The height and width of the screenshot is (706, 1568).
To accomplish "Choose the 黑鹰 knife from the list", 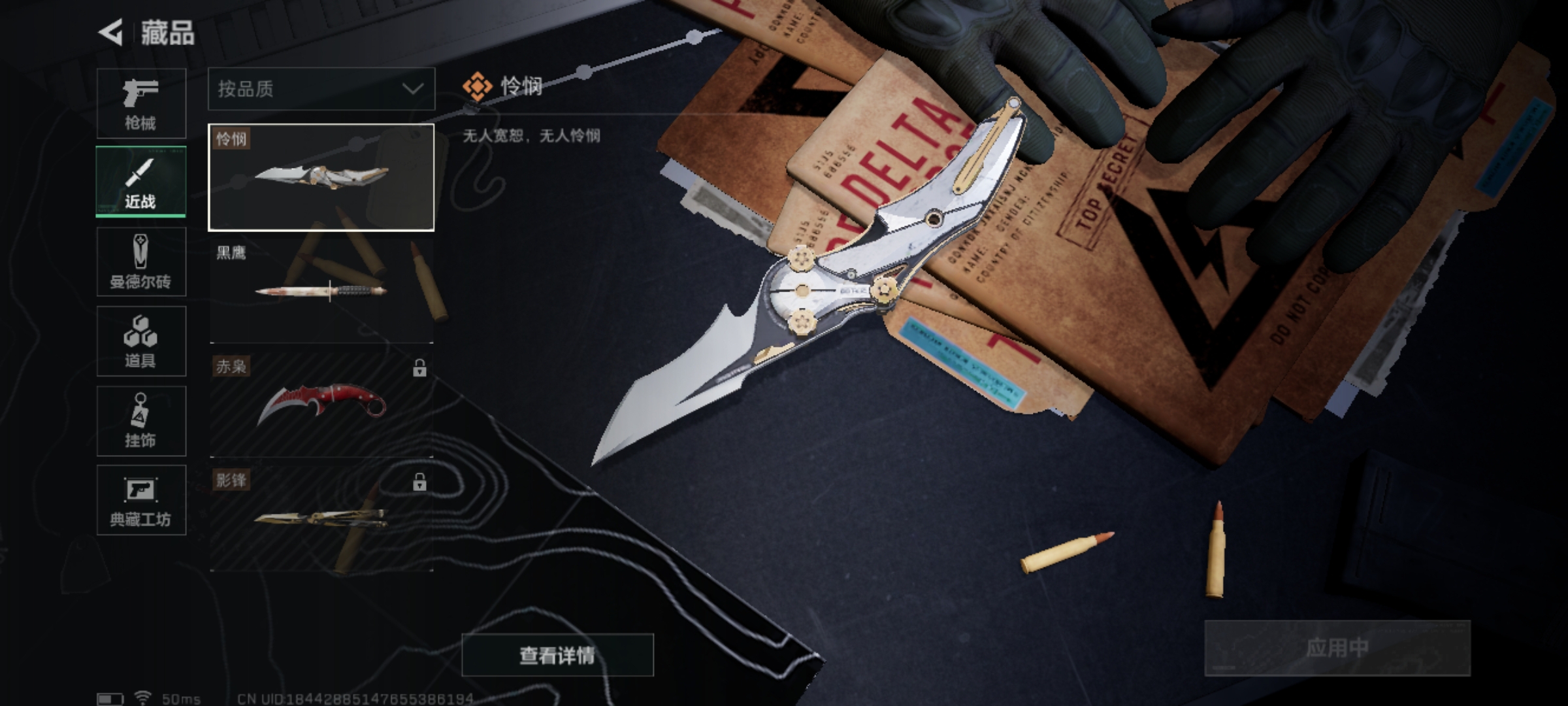I will click(x=321, y=290).
